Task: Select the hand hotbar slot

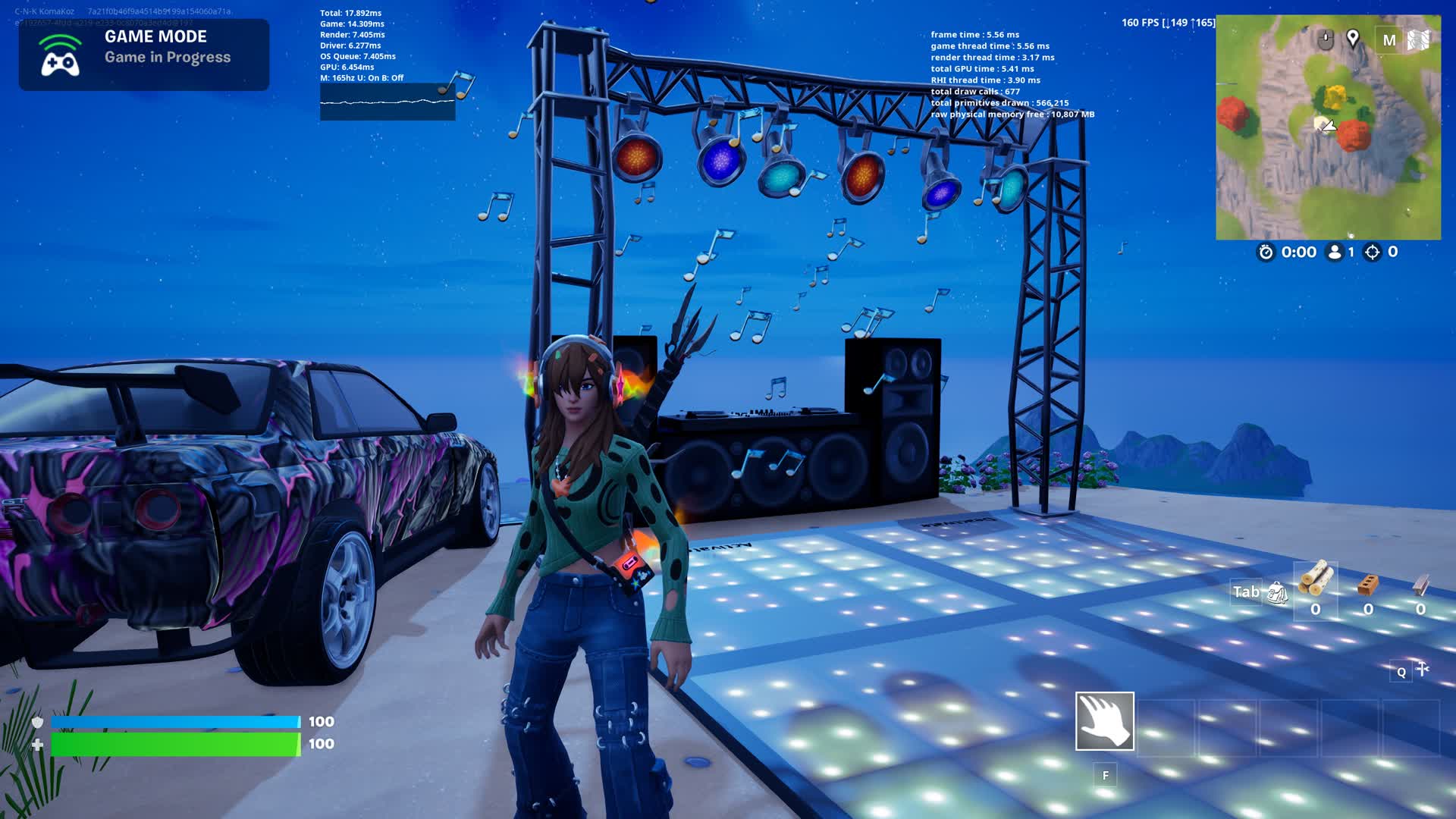Action: click(x=1104, y=721)
